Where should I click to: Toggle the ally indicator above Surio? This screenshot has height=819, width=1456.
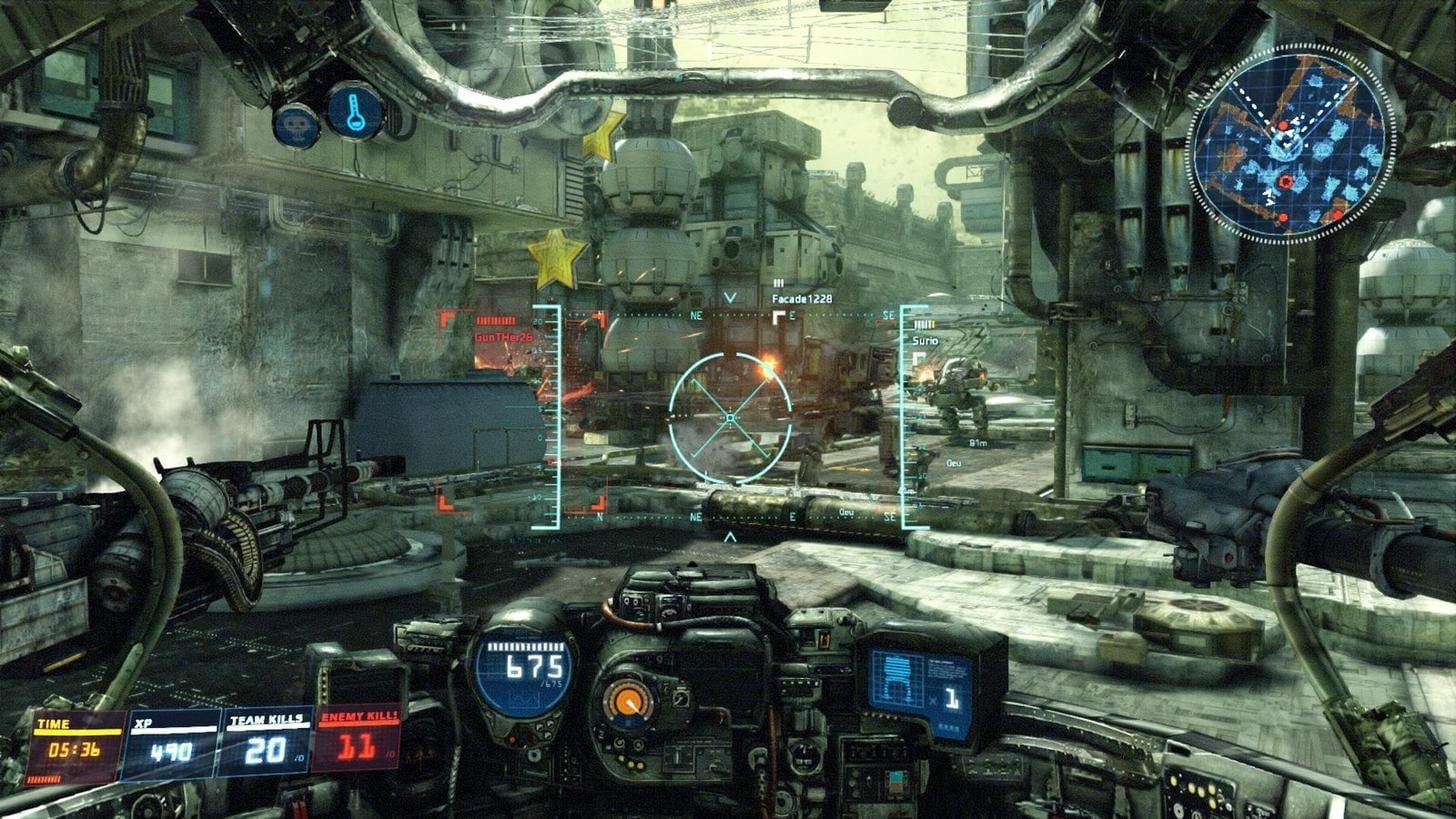(925, 325)
